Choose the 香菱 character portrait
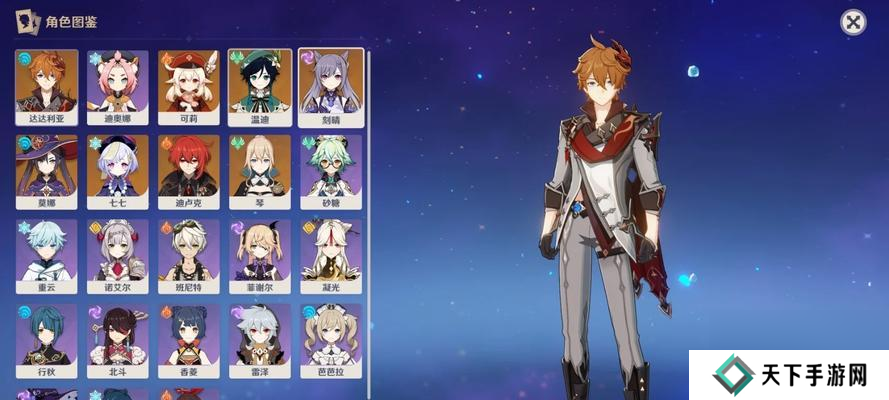 pyautogui.click(x=189, y=341)
